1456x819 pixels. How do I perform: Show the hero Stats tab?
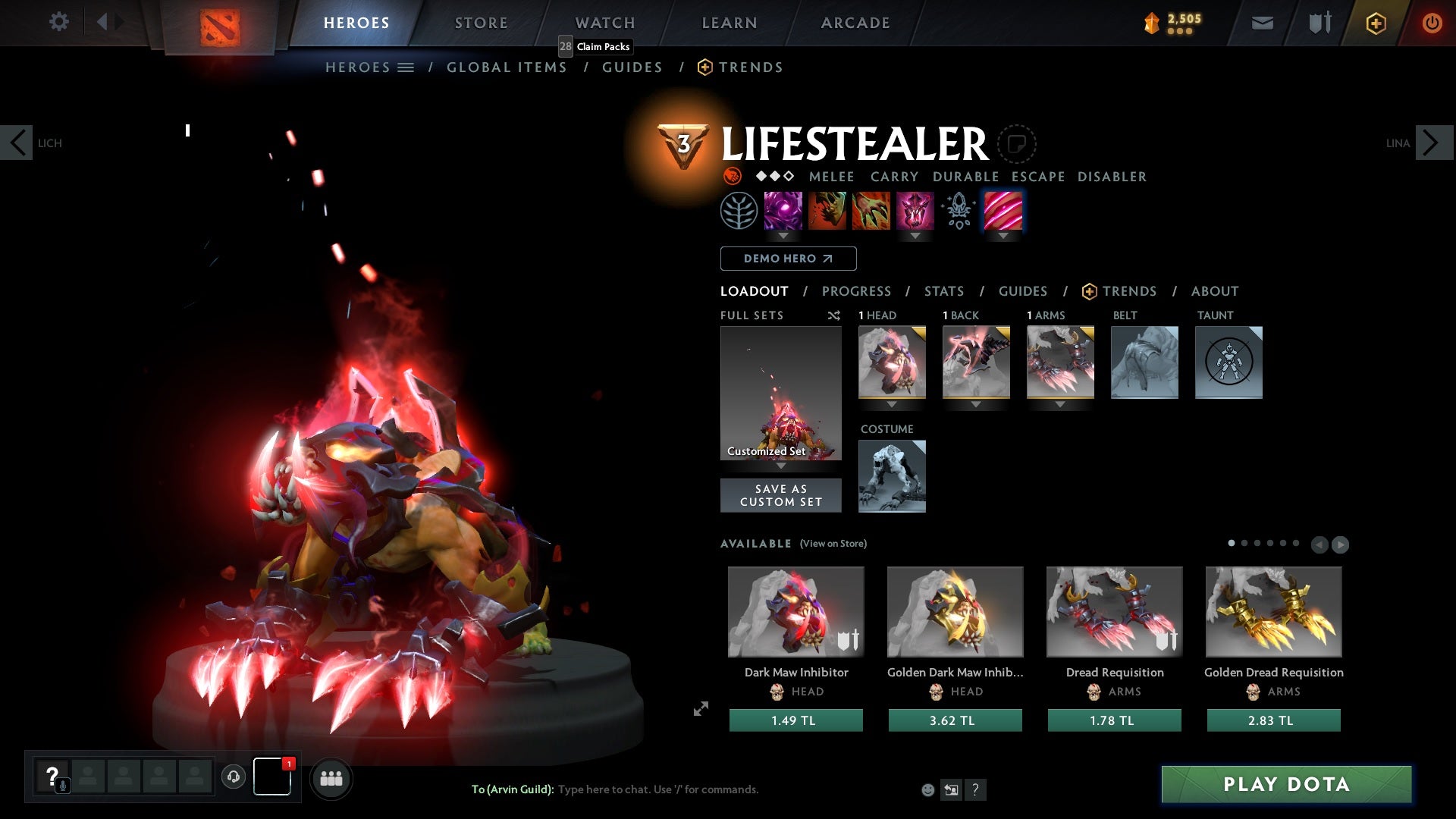click(x=943, y=291)
